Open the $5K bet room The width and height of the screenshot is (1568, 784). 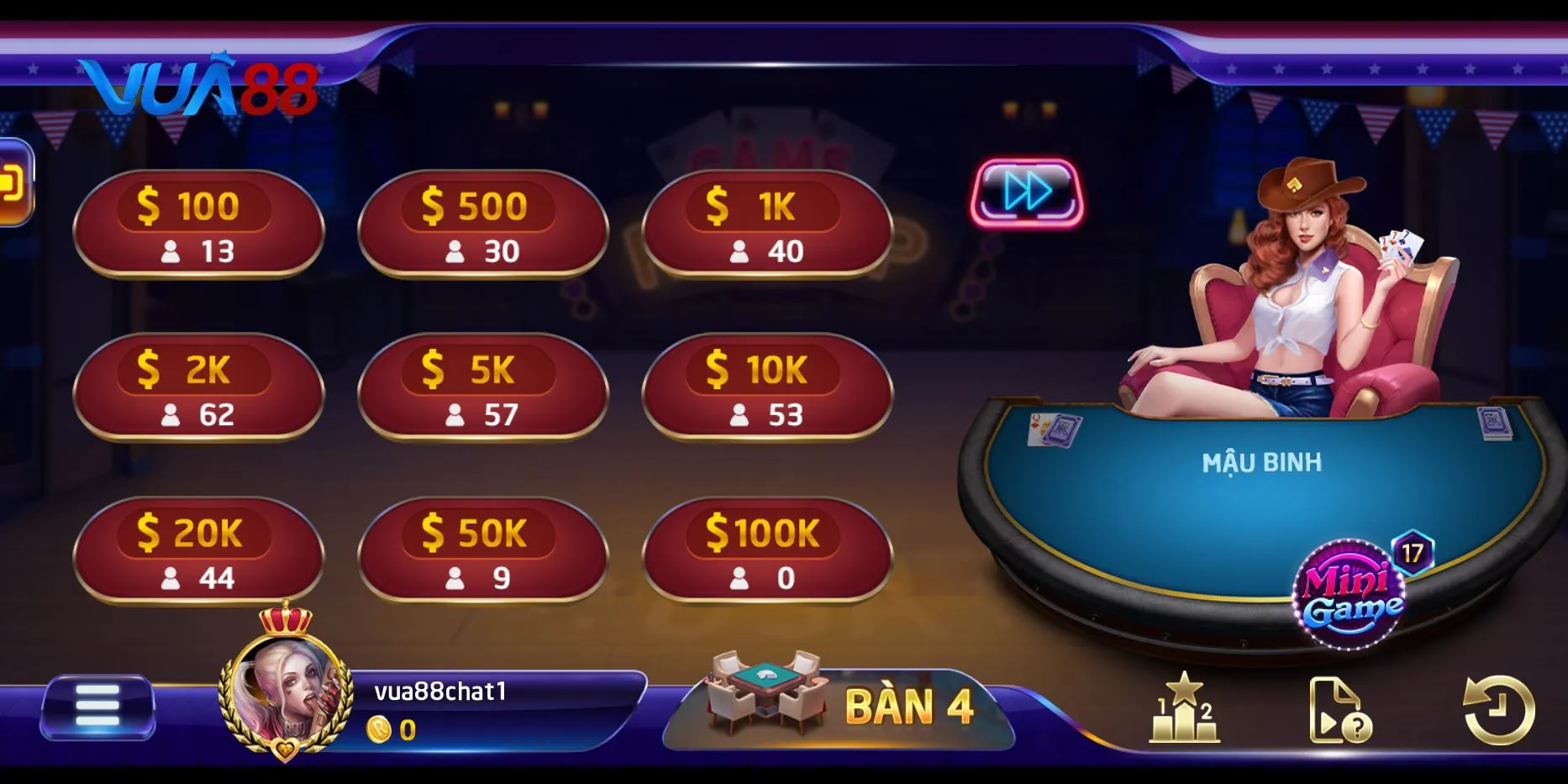tap(482, 388)
